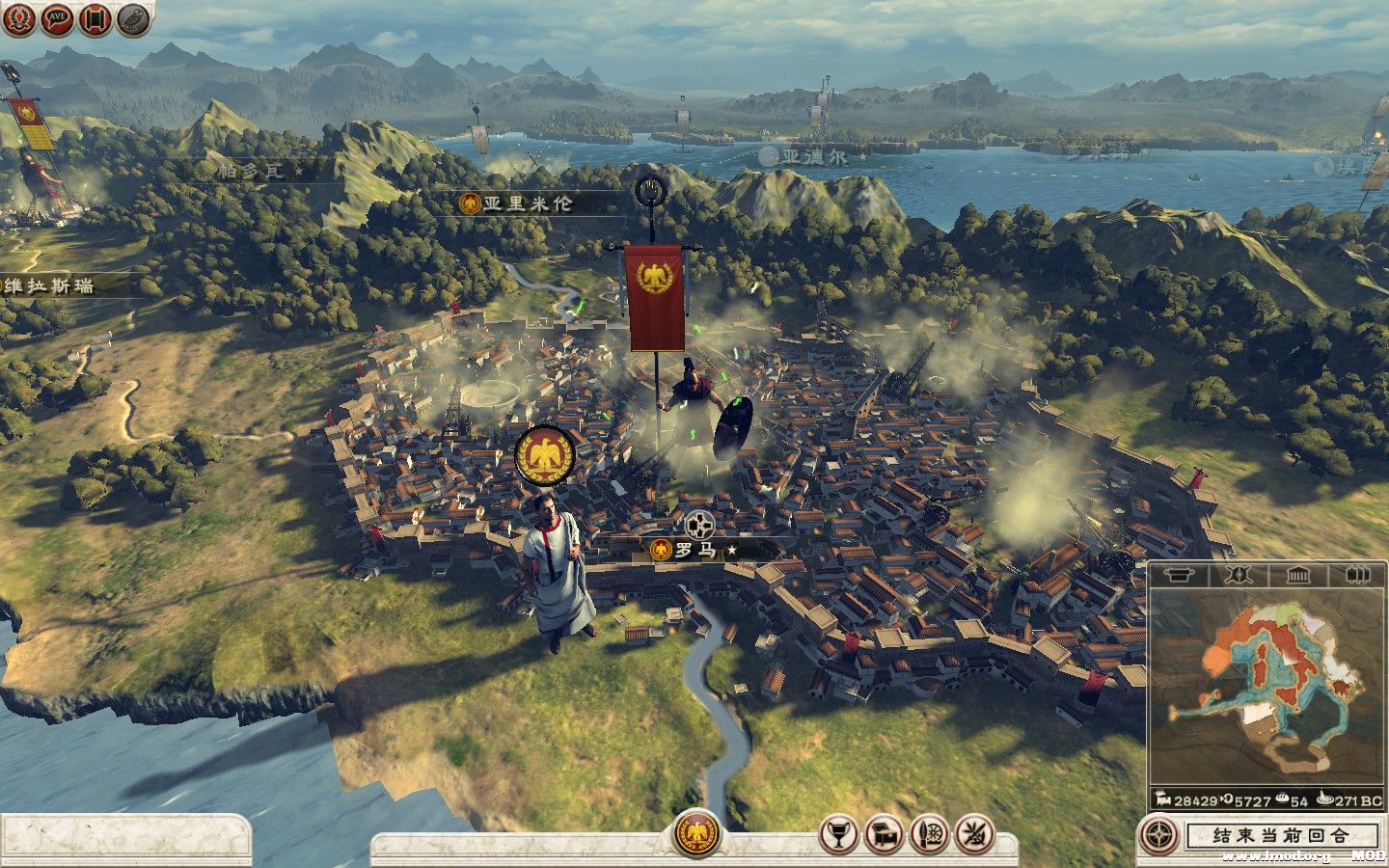This screenshot has height=868, width=1389.
Task: Switch to the temple building provinces tab
Action: (x=1296, y=576)
